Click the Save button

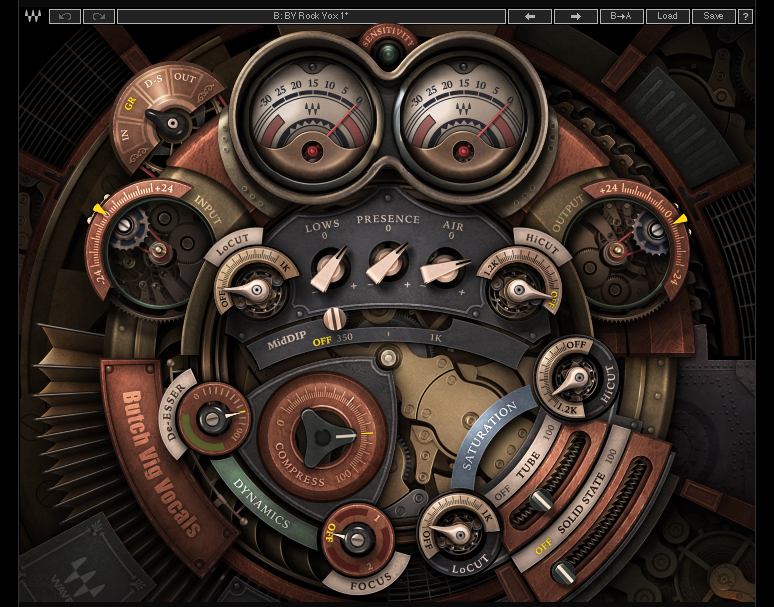click(713, 16)
